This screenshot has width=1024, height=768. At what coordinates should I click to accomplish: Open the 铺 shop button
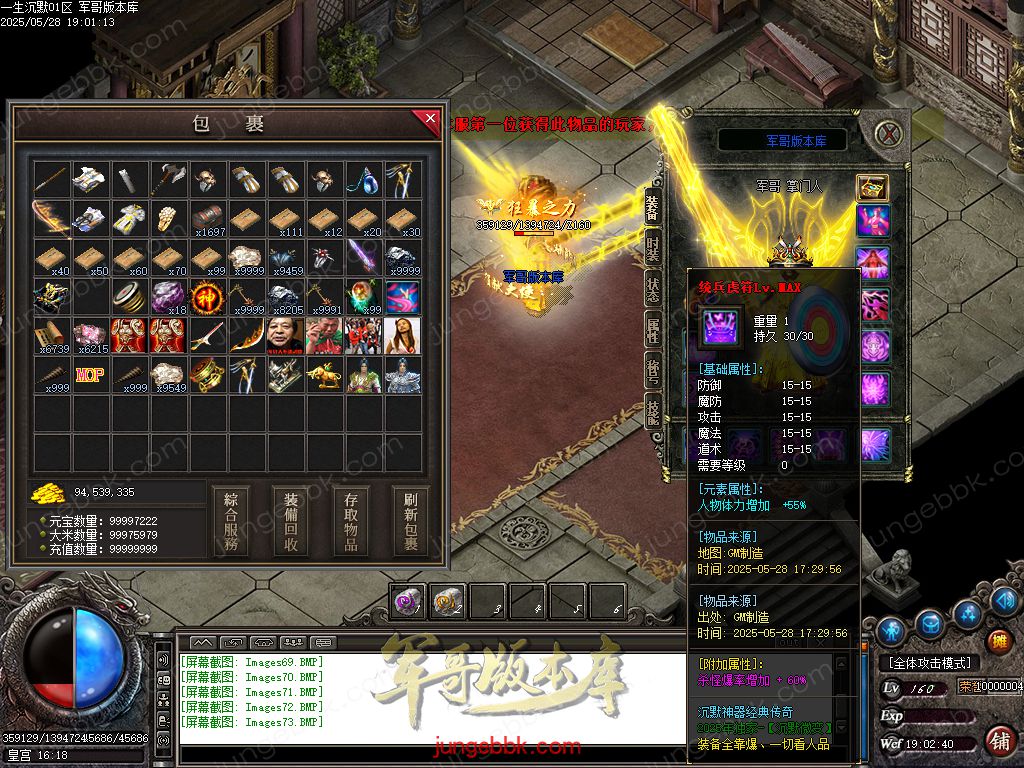click(998, 741)
